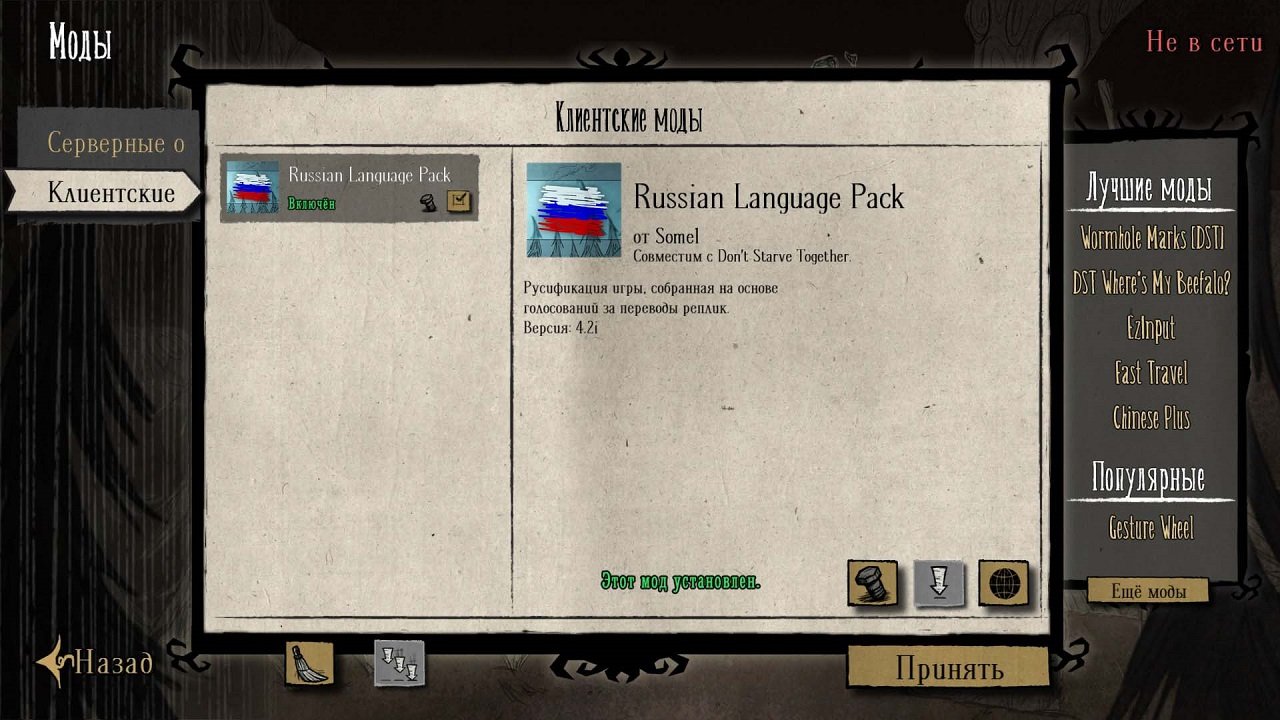Choose DST Where's My Beefalo? mod link
The image size is (1280, 720).
pyautogui.click(x=1151, y=284)
